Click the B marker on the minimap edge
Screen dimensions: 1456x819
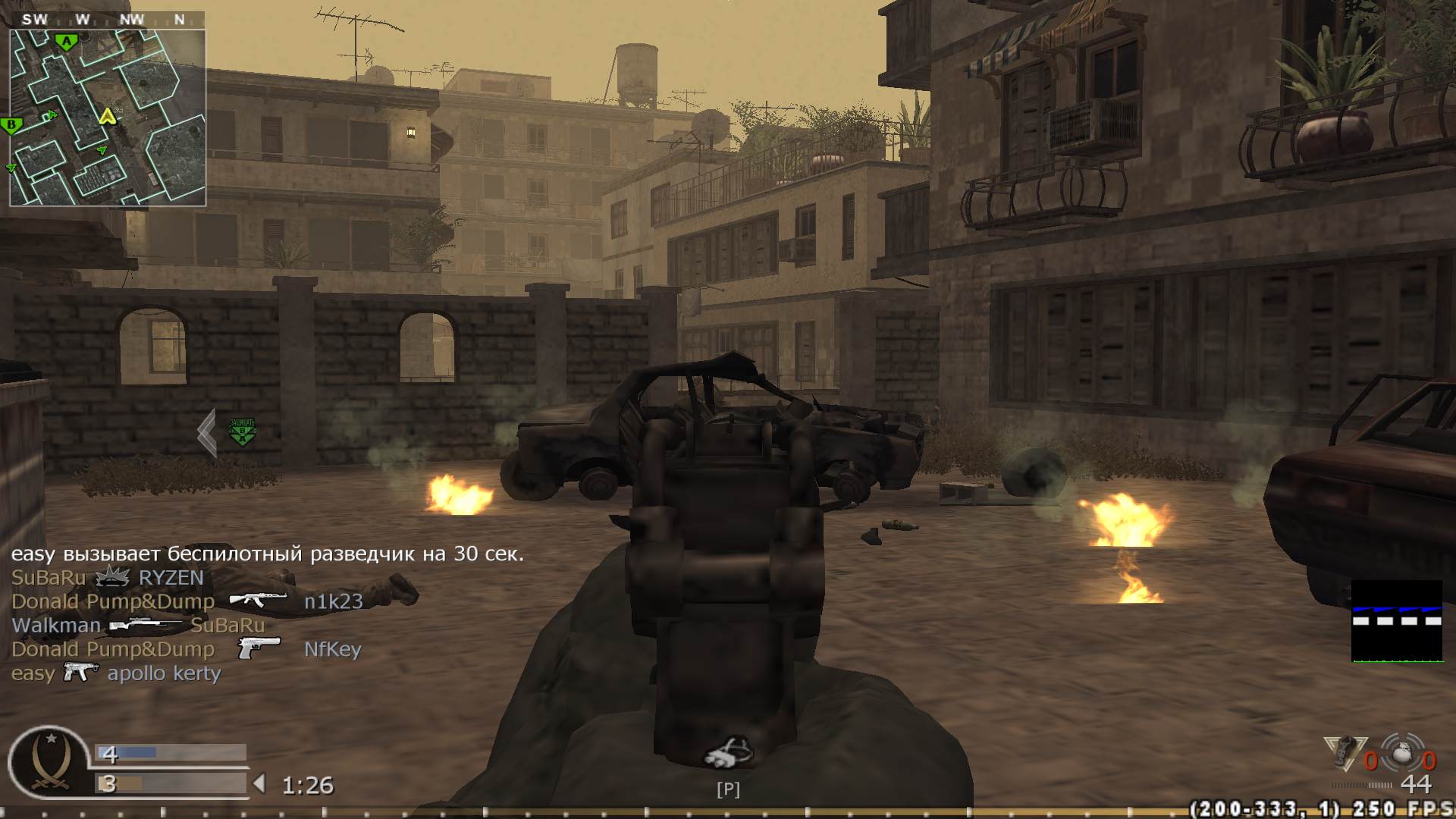pos(11,123)
